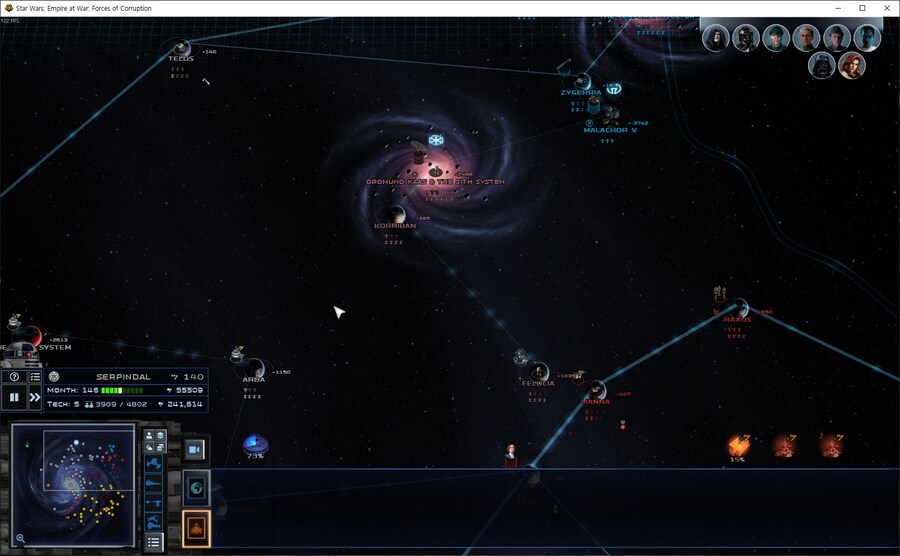
Task: Maximize the game window
Action: click(862, 8)
